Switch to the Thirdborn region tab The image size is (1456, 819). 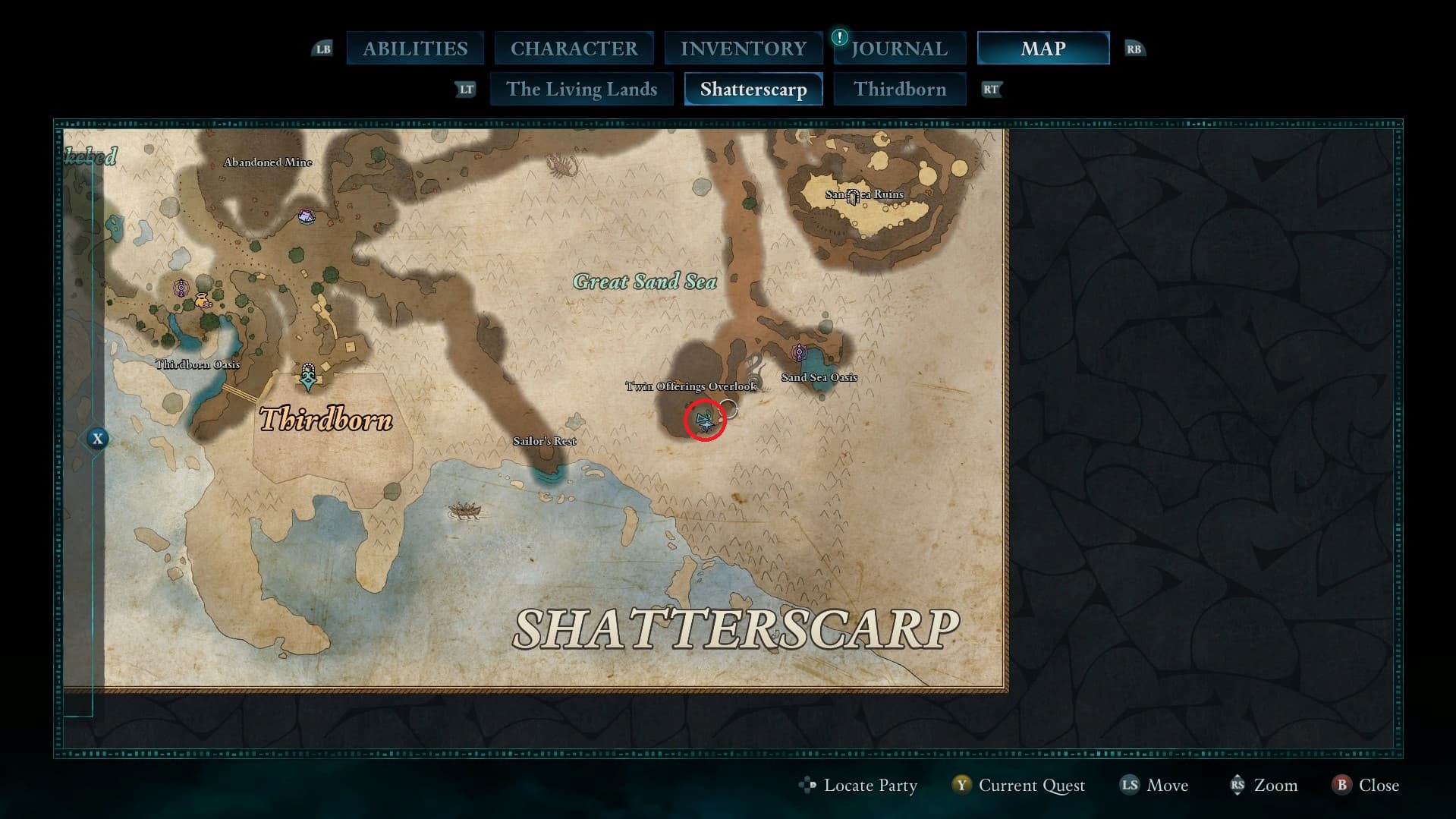pos(900,89)
